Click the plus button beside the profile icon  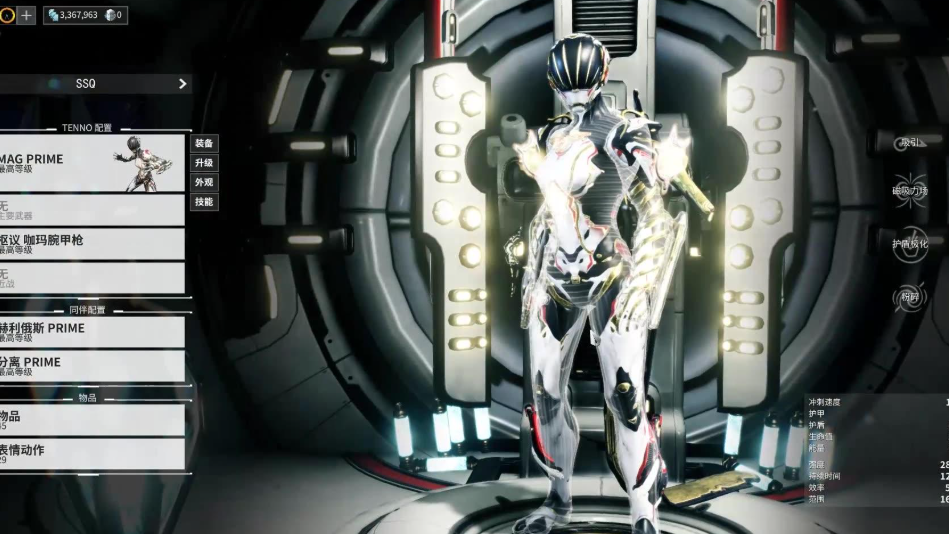coord(27,15)
